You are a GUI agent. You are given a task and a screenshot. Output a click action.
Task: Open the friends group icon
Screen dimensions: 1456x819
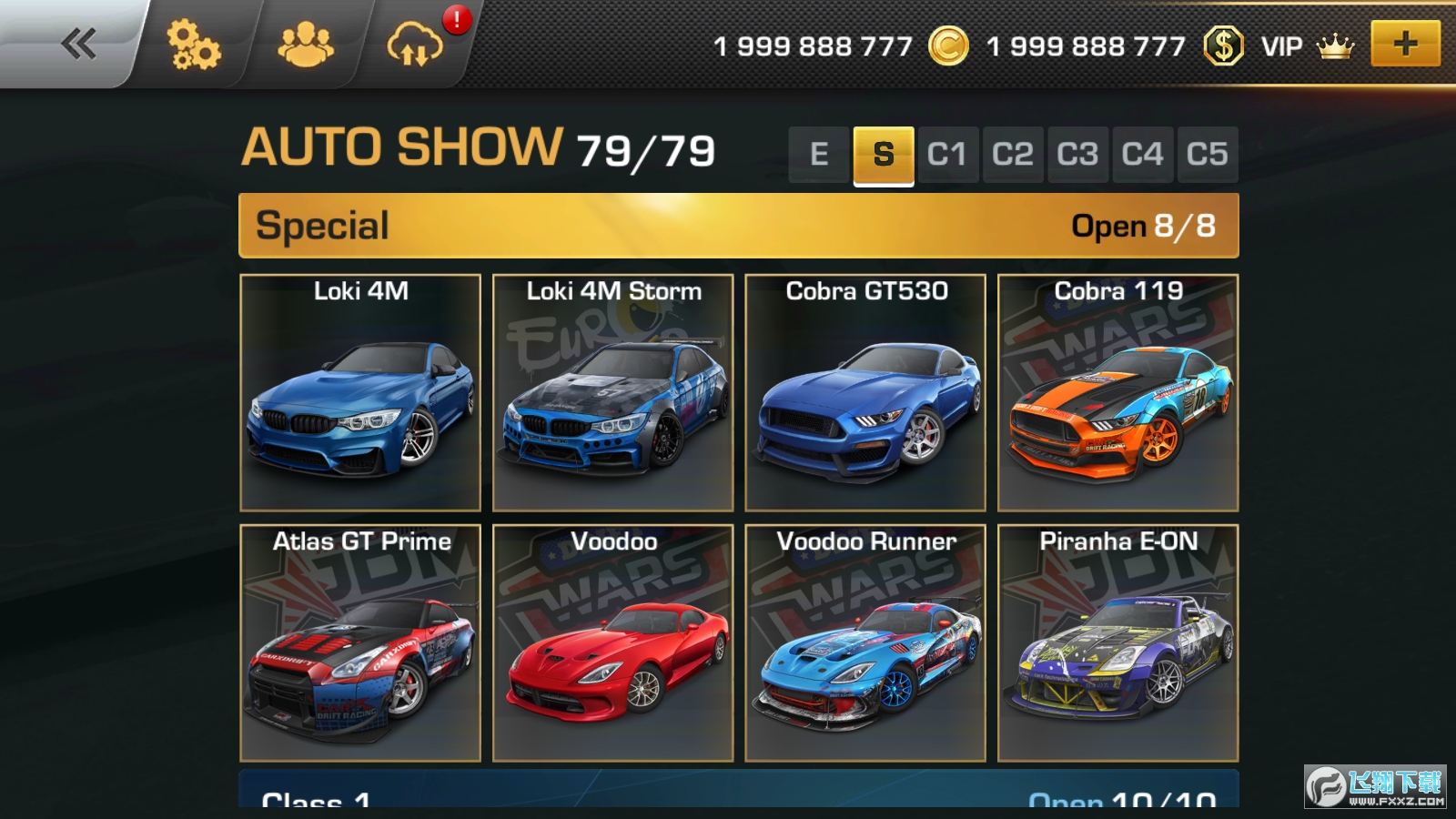[x=306, y=45]
